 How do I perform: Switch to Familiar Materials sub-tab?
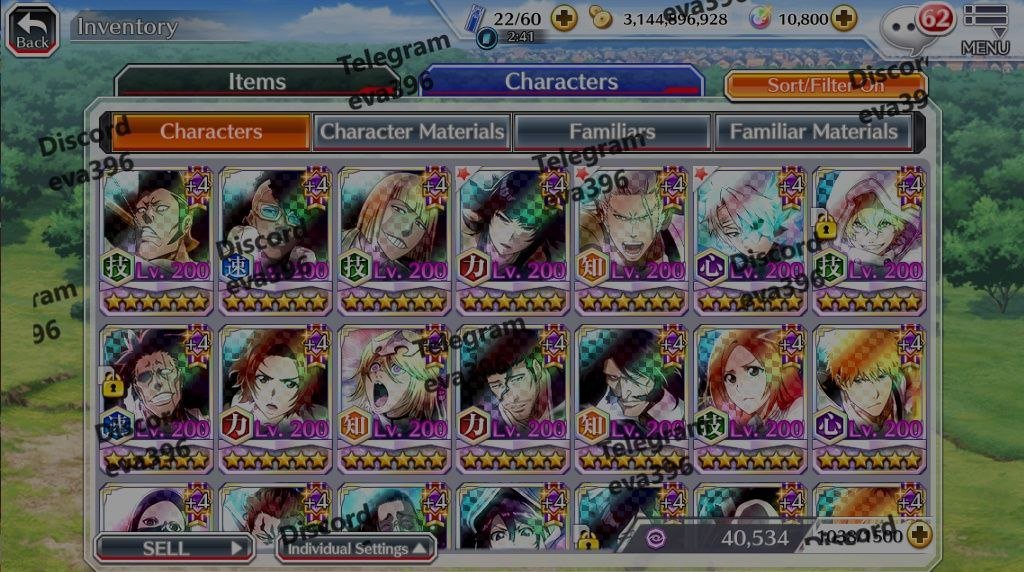click(813, 131)
